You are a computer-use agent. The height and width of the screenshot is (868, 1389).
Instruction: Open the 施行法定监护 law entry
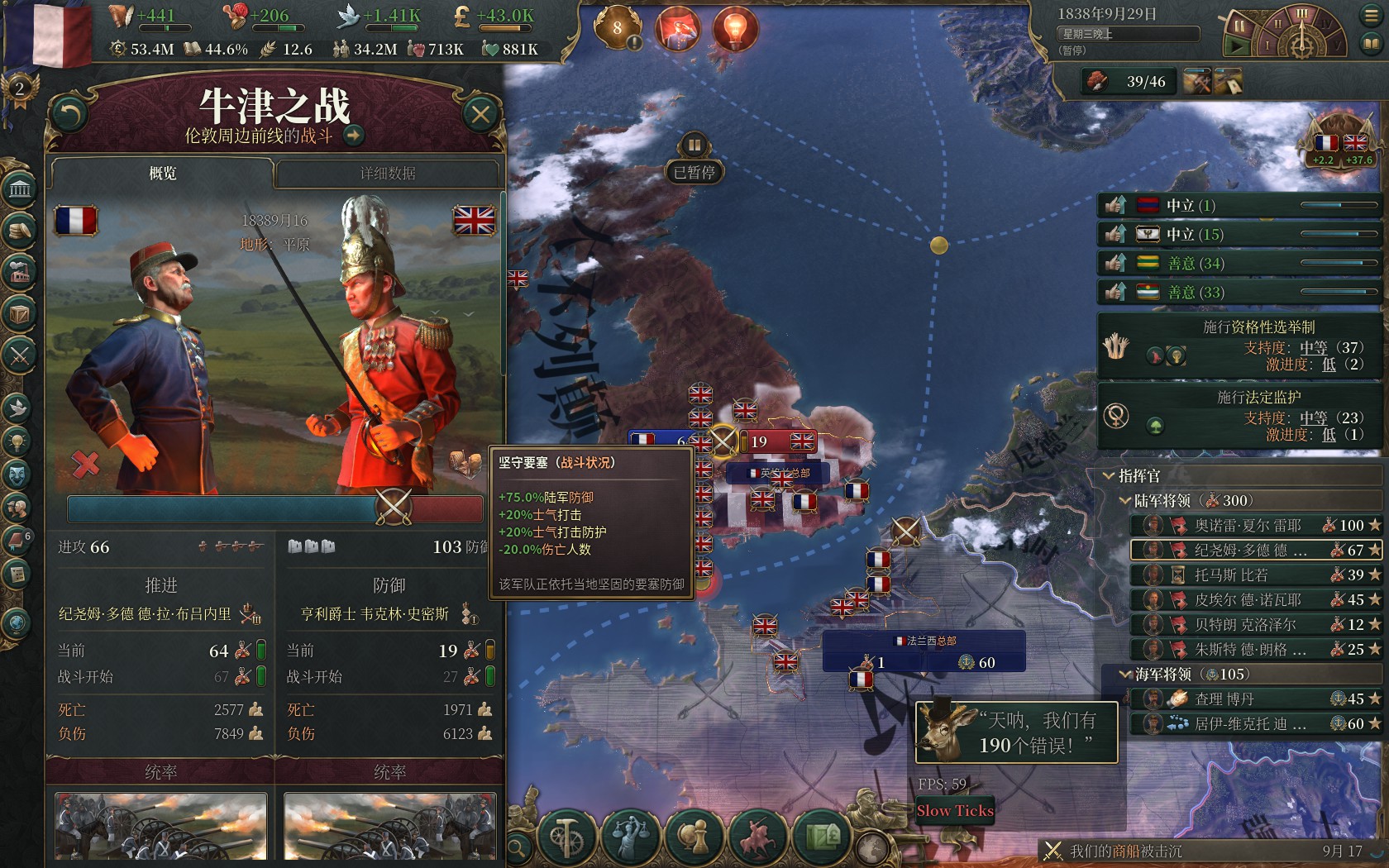coord(1240,416)
